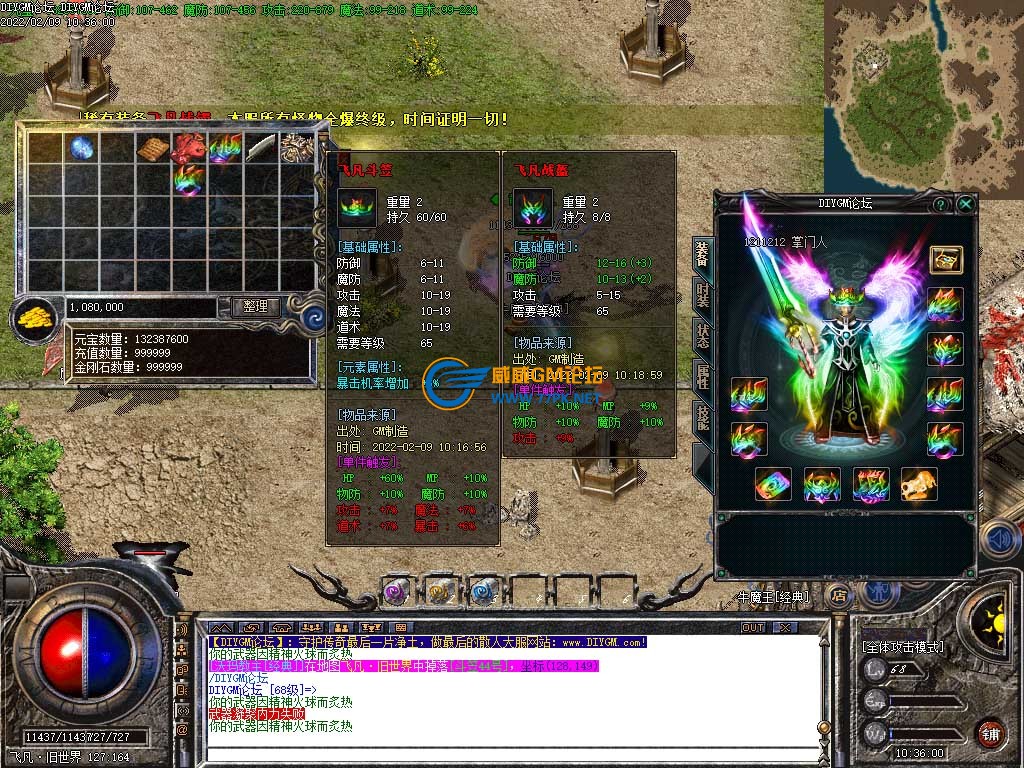
Task: Select the 技能 skills tab
Action: coord(703,418)
